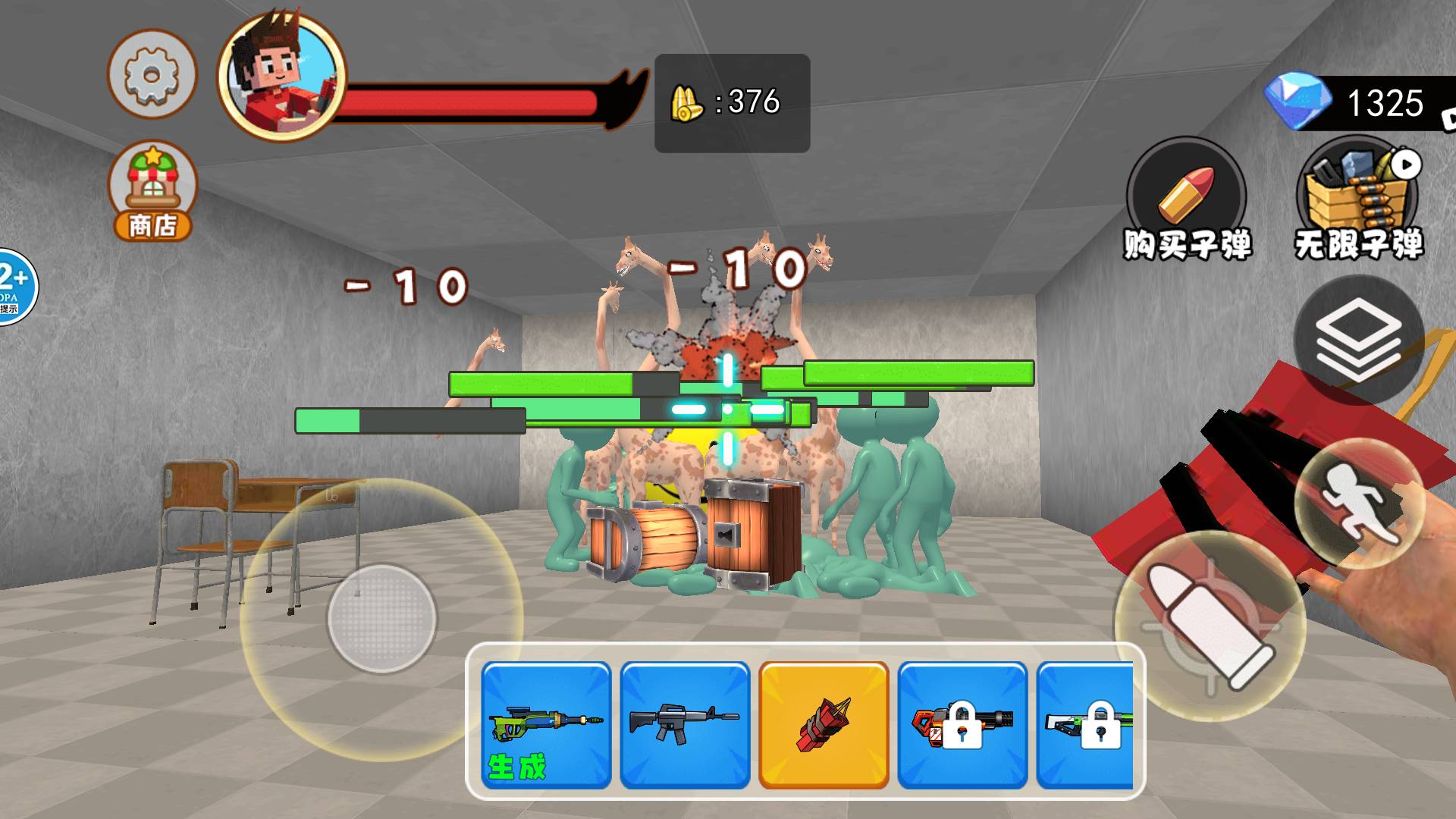Image resolution: width=1456 pixels, height=819 pixels.
Task: Select the locked minigun slot
Action: tap(962, 725)
